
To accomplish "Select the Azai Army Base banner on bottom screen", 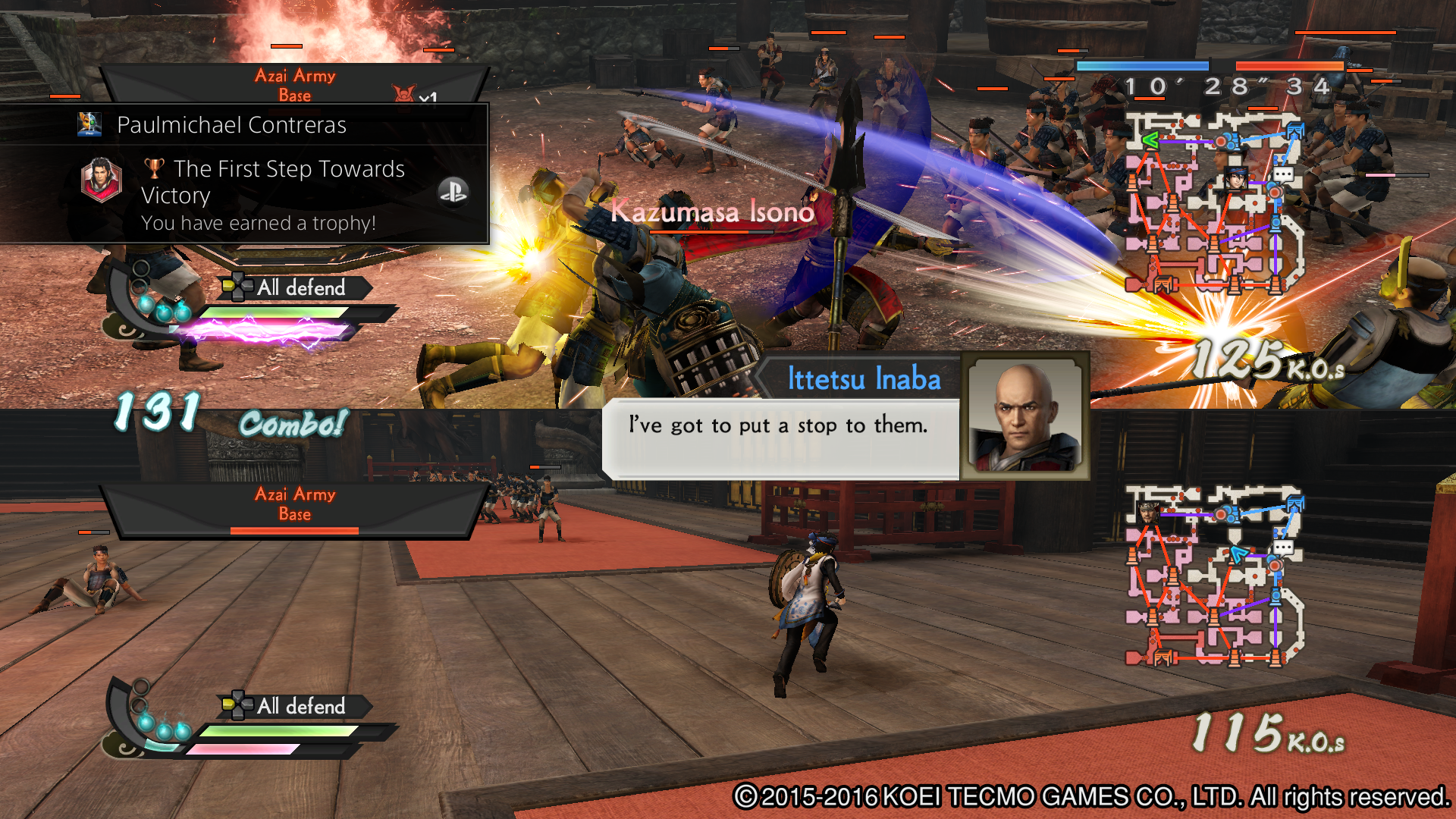I will coord(294,503).
